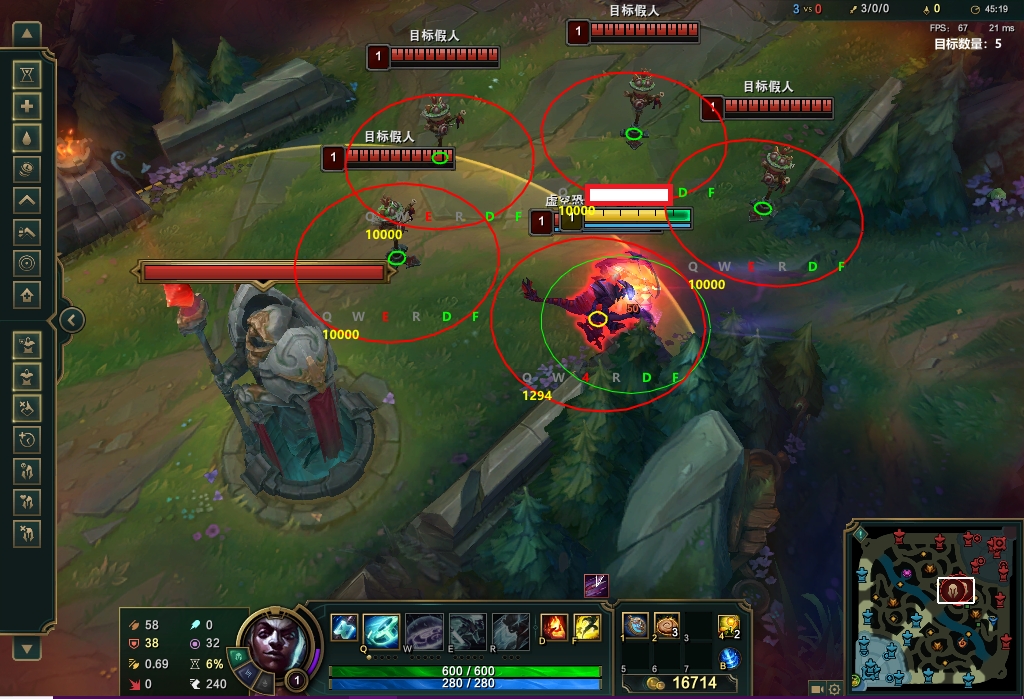Cast the Ignite summoner spell
The width and height of the screenshot is (1024, 699).
coord(554,628)
